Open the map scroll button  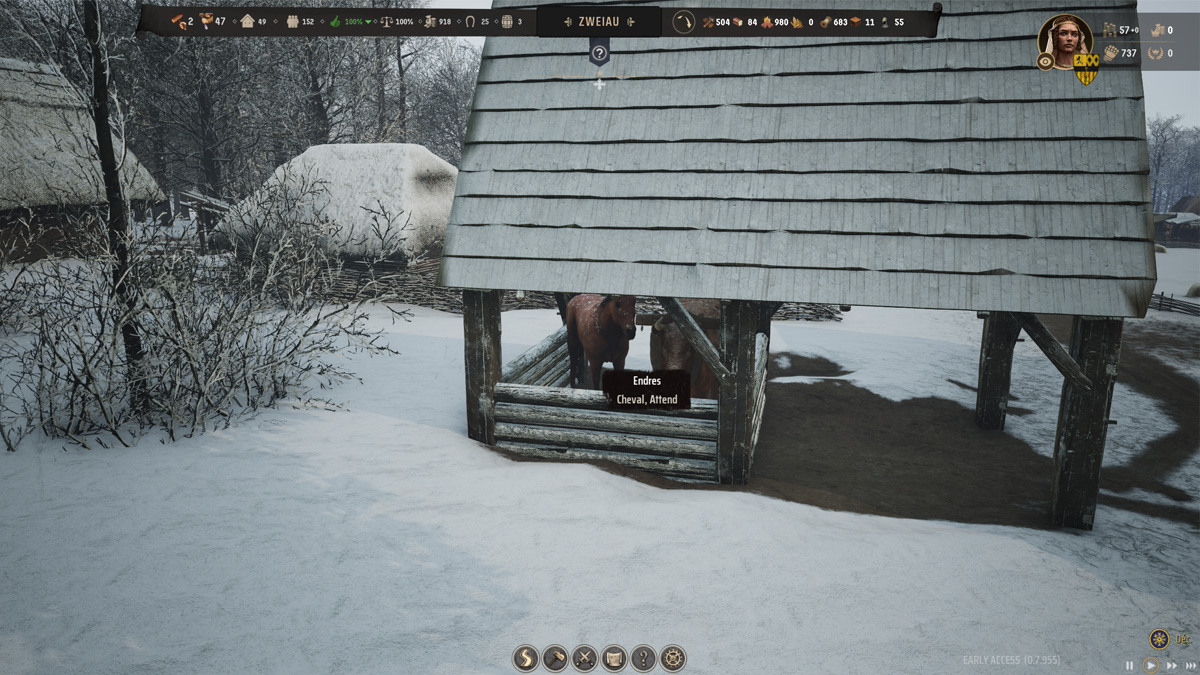pyautogui.click(x=614, y=658)
